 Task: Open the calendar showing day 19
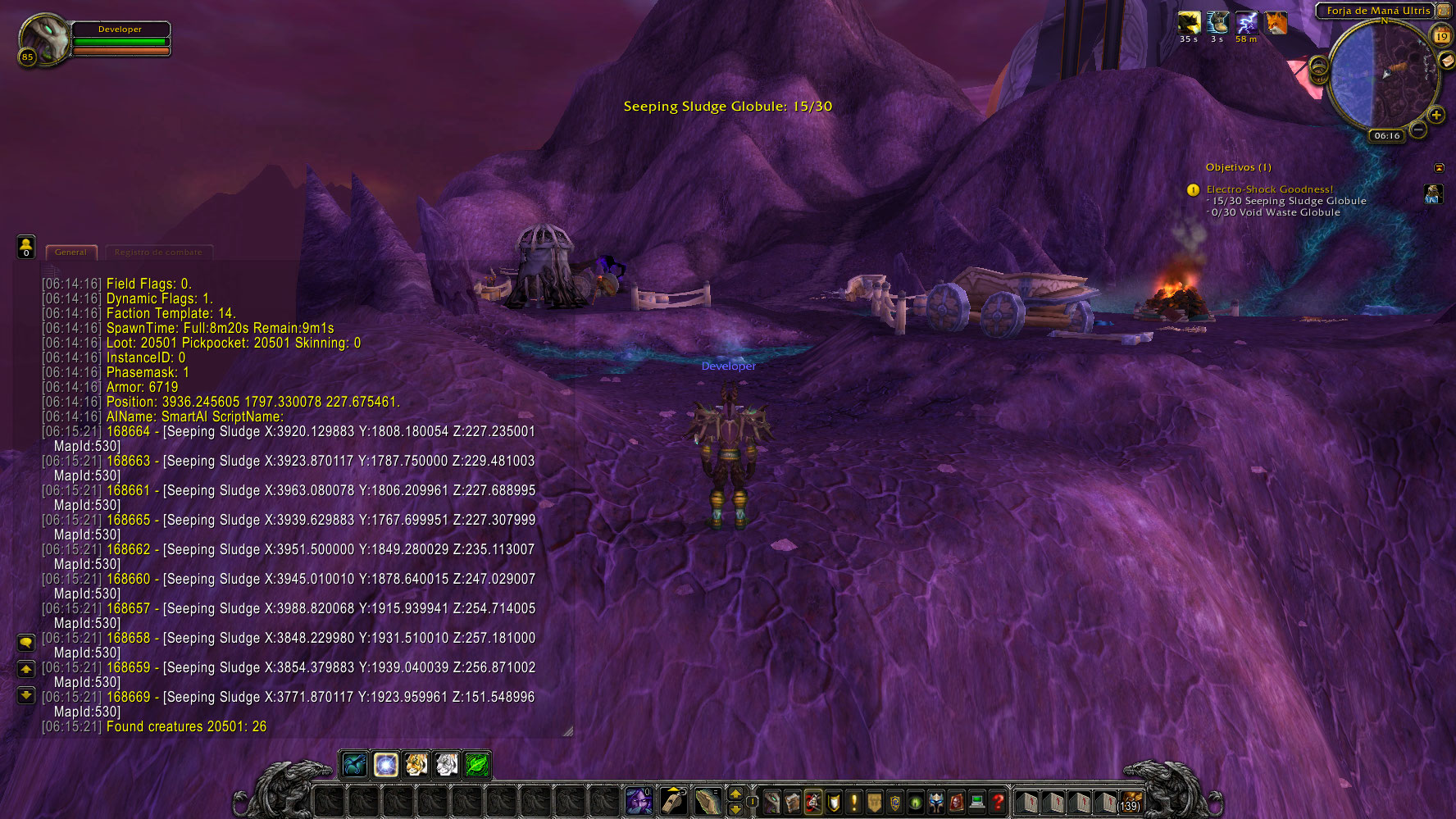pyautogui.click(x=1441, y=36)
